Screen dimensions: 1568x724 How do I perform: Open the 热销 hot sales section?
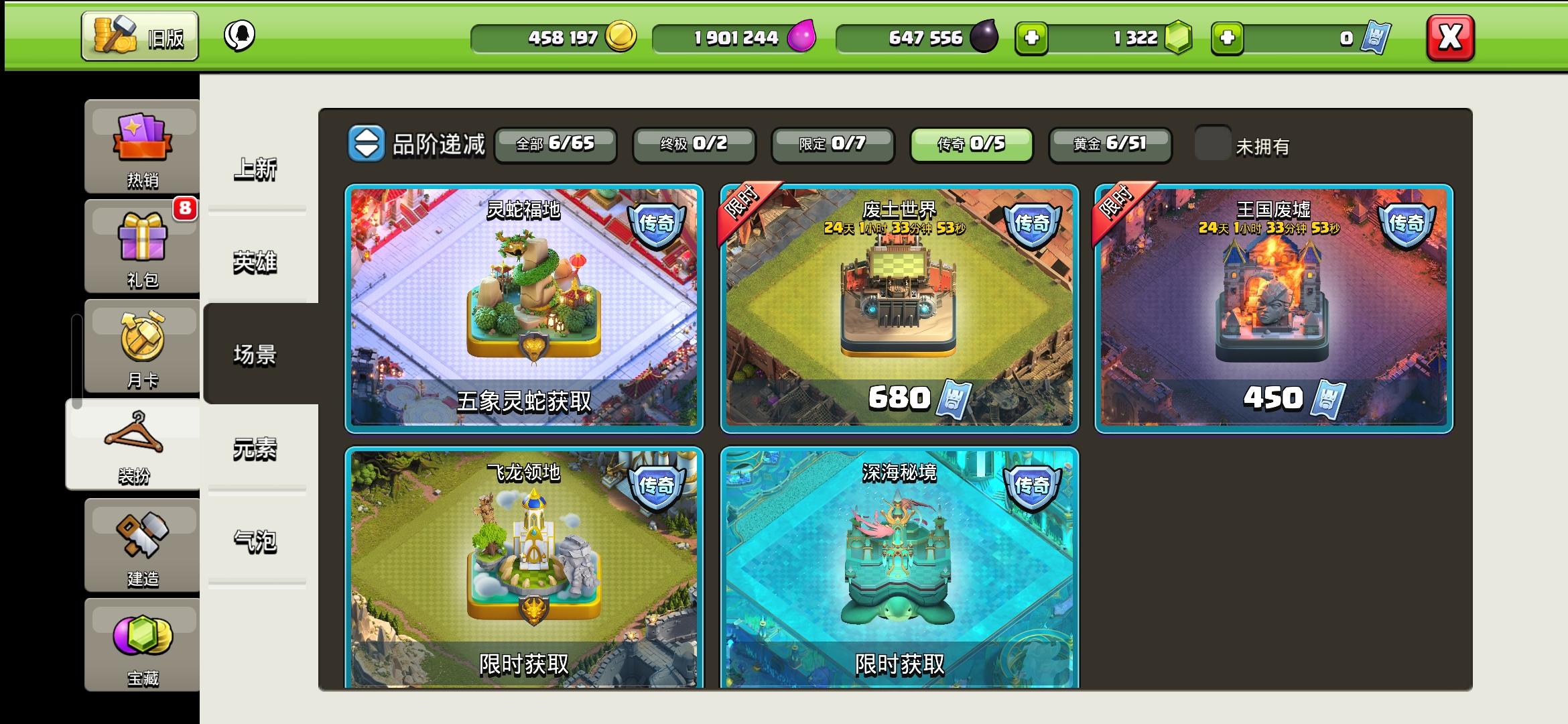[141, 144]
